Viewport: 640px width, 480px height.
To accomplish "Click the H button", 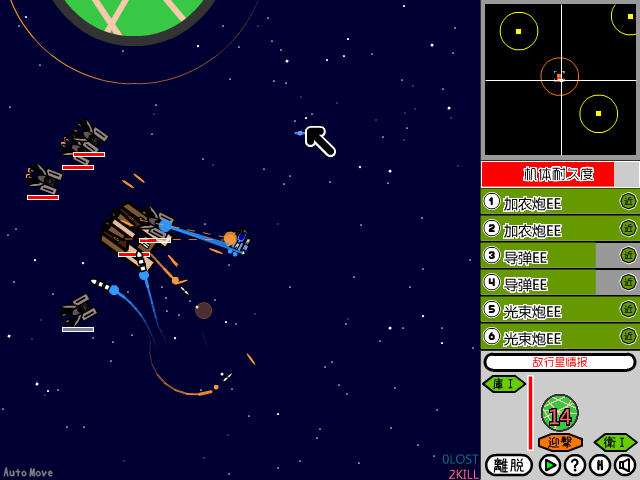I will (600, 465).
